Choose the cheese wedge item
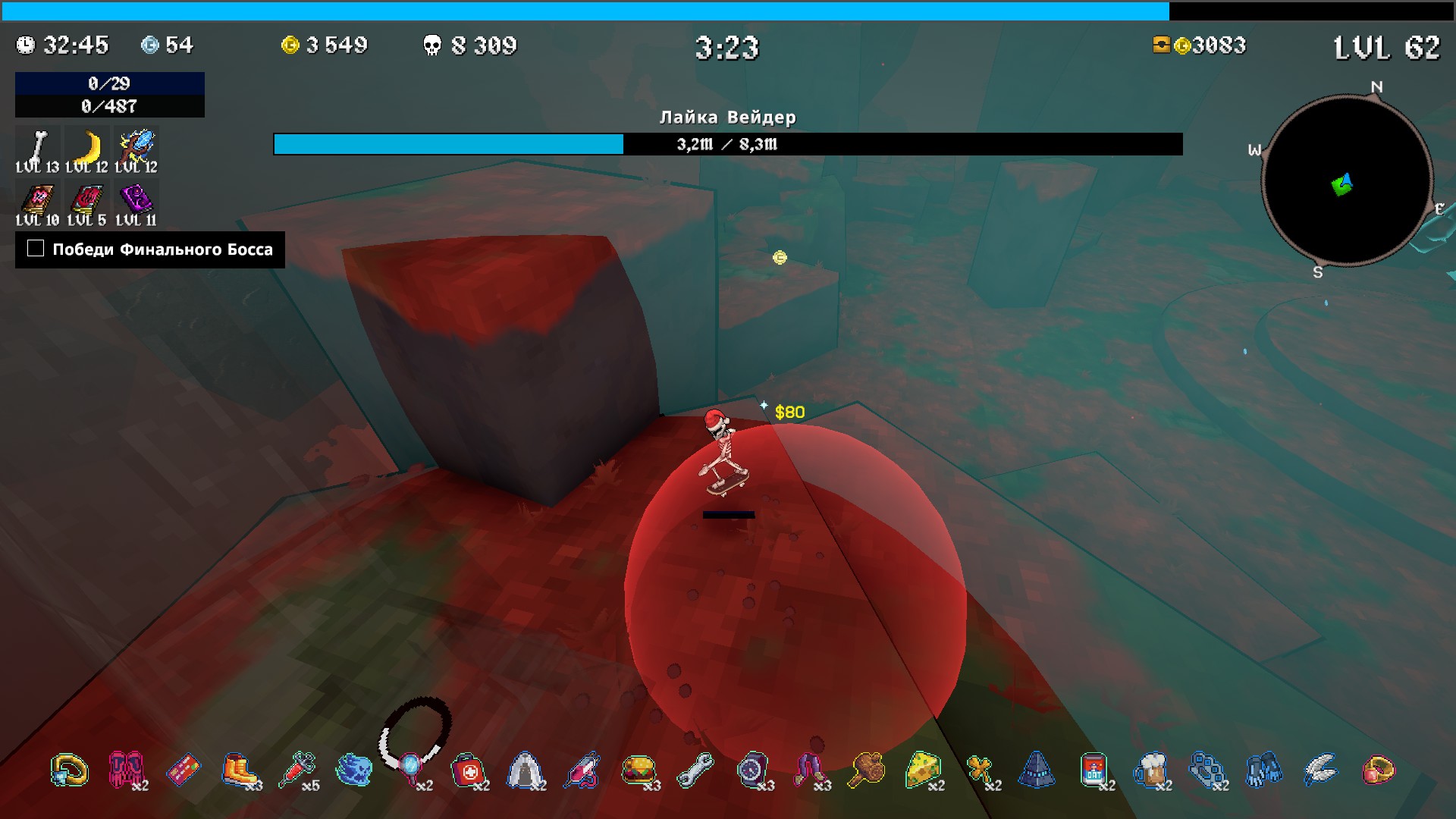 (x=922, y=770)
